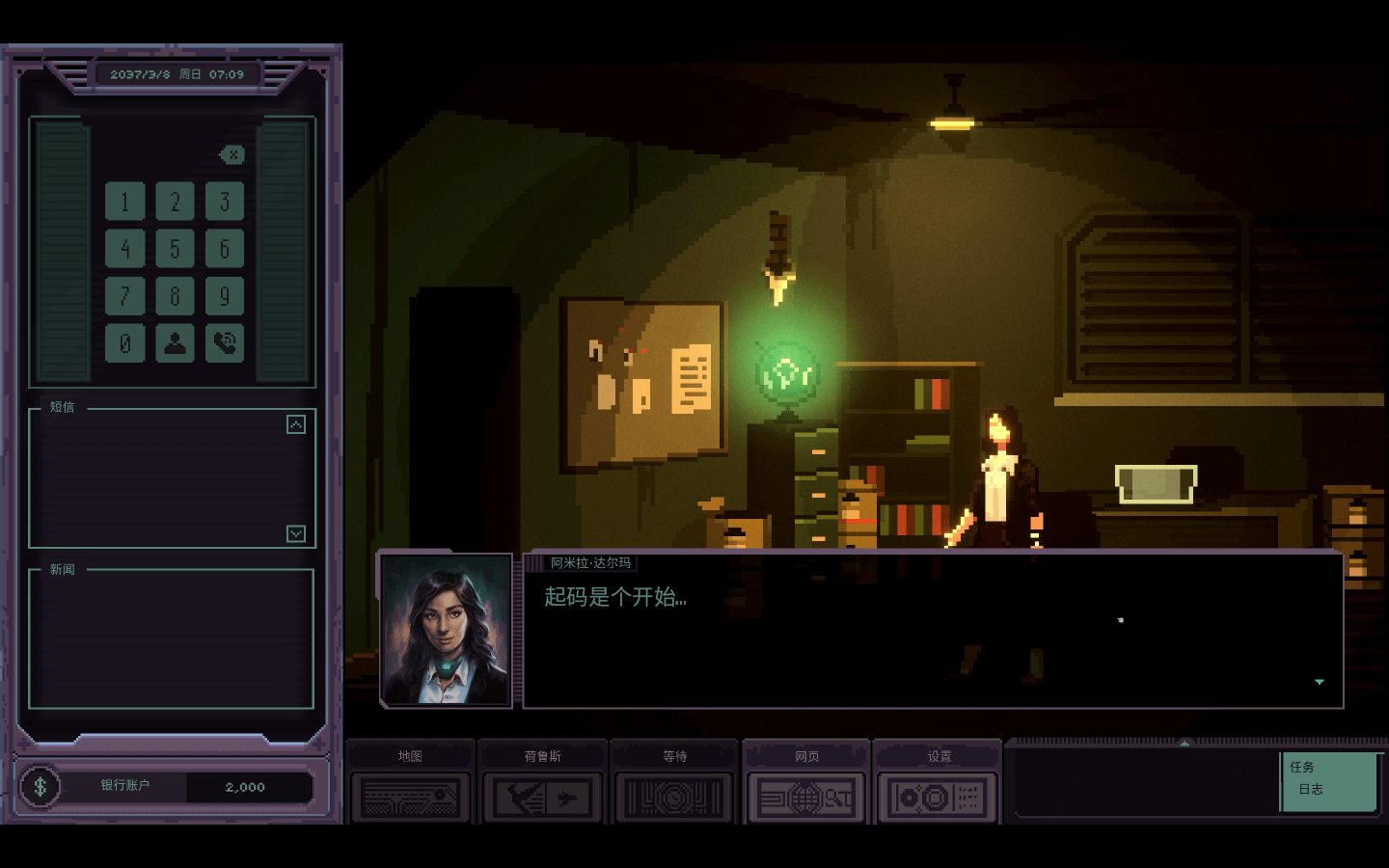Dial digit 1 on the phone keypad
This screenshot has height=868, width=1389.
point(125,202)
